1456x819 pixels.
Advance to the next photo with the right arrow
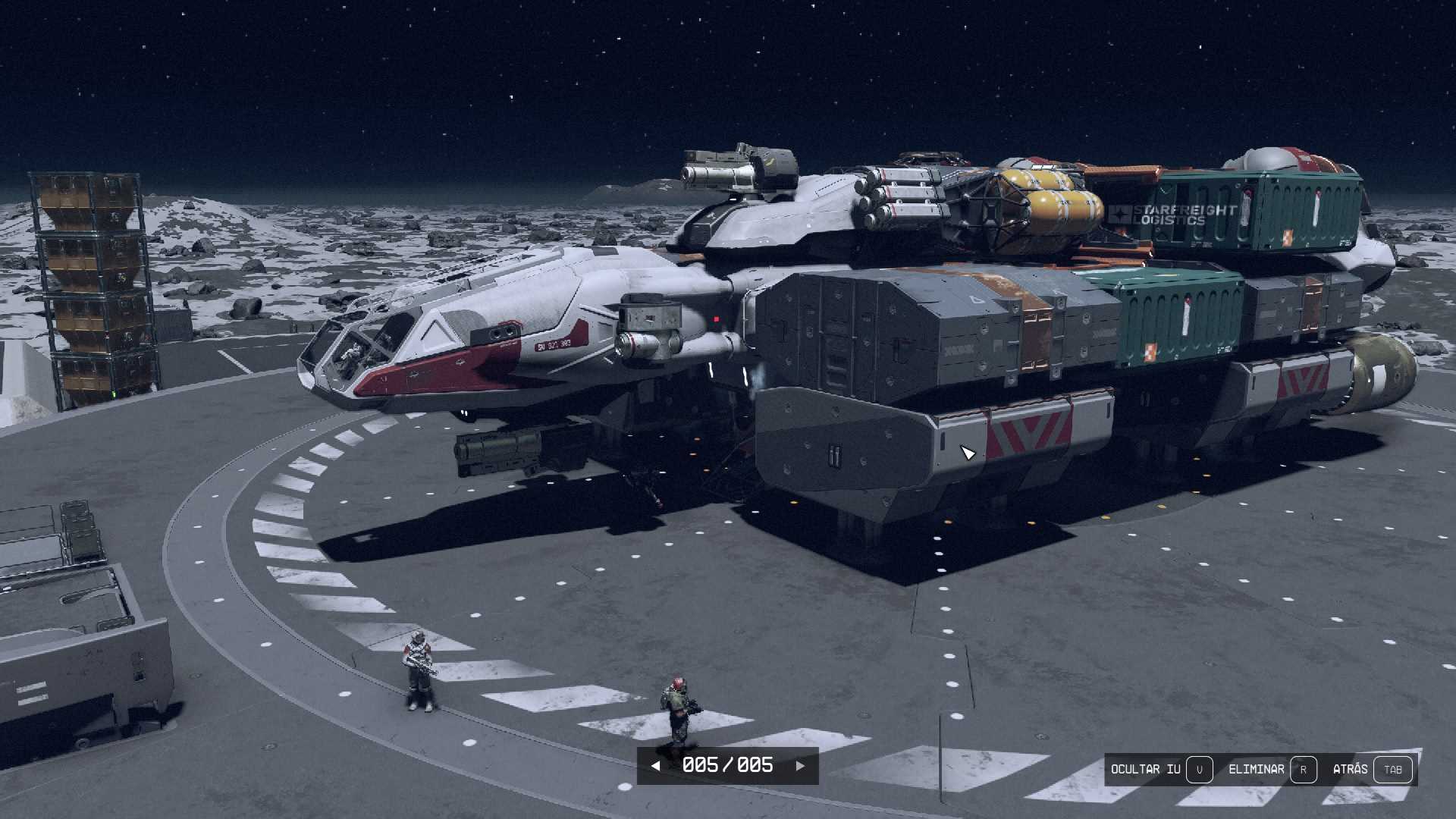800,766
